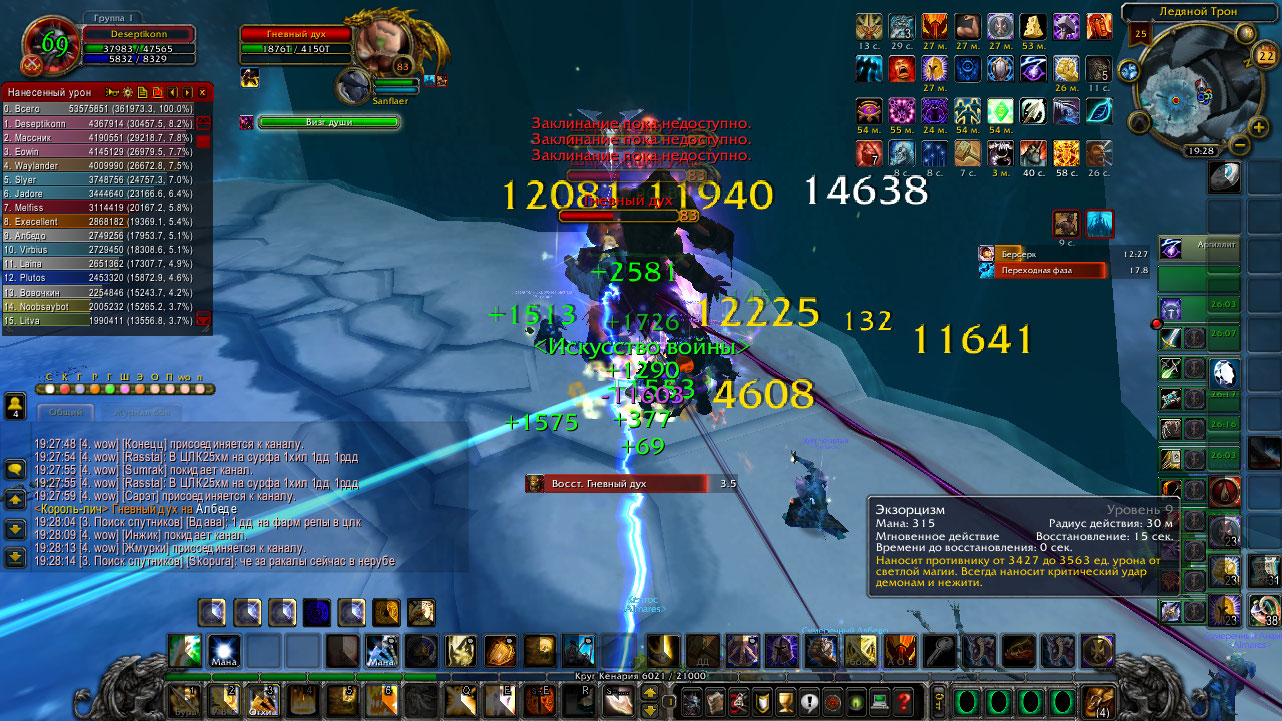Use the Мана action bar button
The width and height of the screenshot is (1282, 721).
223,650
